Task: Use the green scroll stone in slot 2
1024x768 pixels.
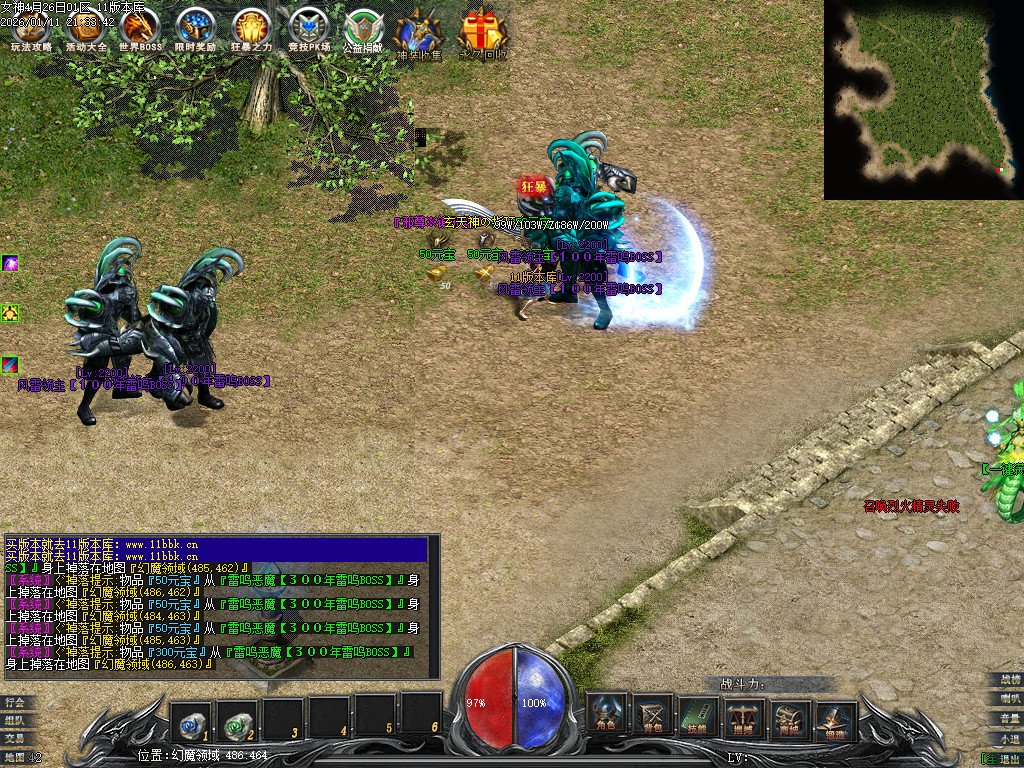Action: tap(237, 716)
